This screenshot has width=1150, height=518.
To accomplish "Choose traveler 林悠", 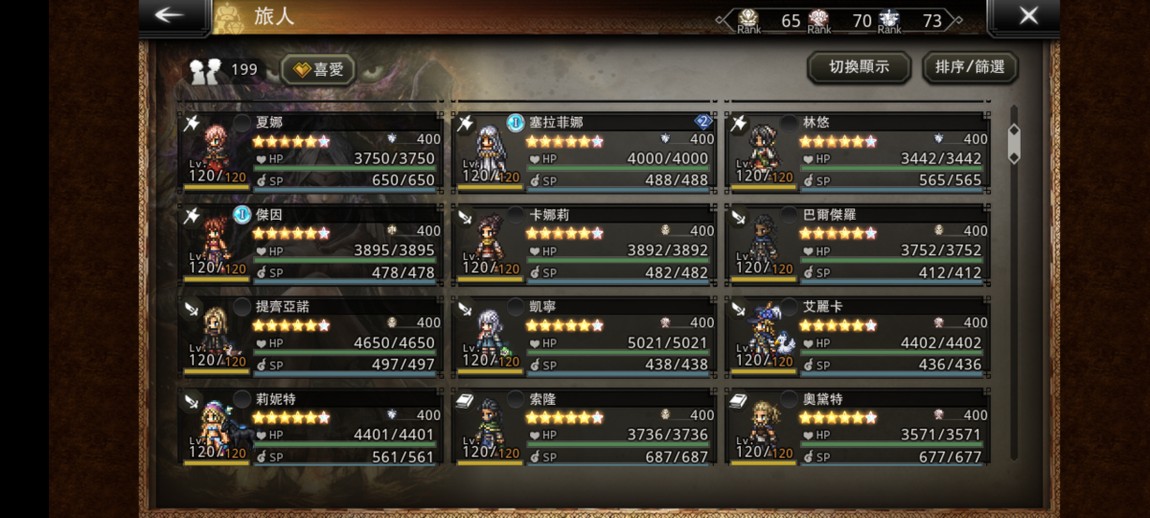I will click(x=857, y=151).
